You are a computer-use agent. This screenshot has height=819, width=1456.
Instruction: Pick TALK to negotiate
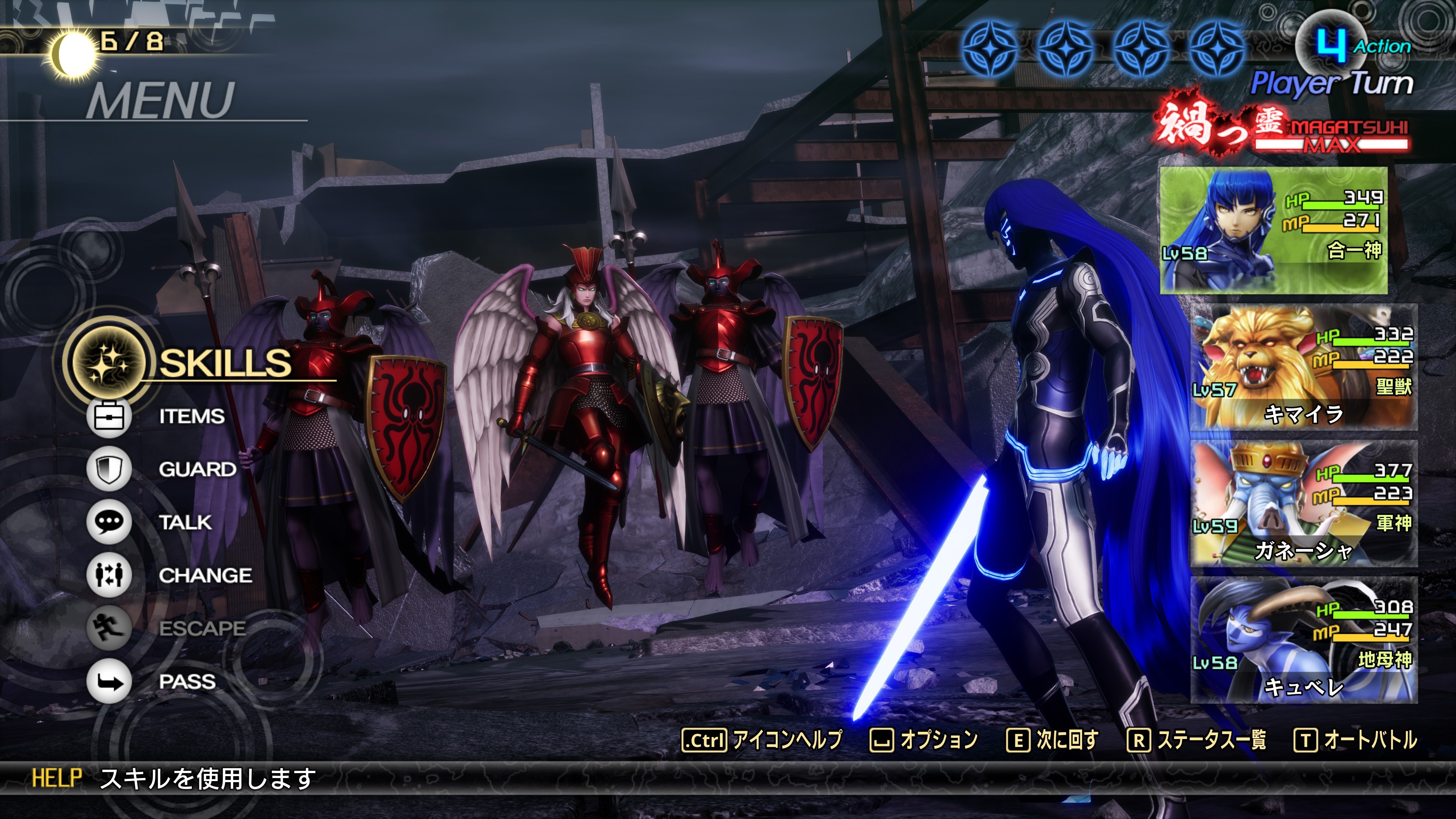point(185,522)
